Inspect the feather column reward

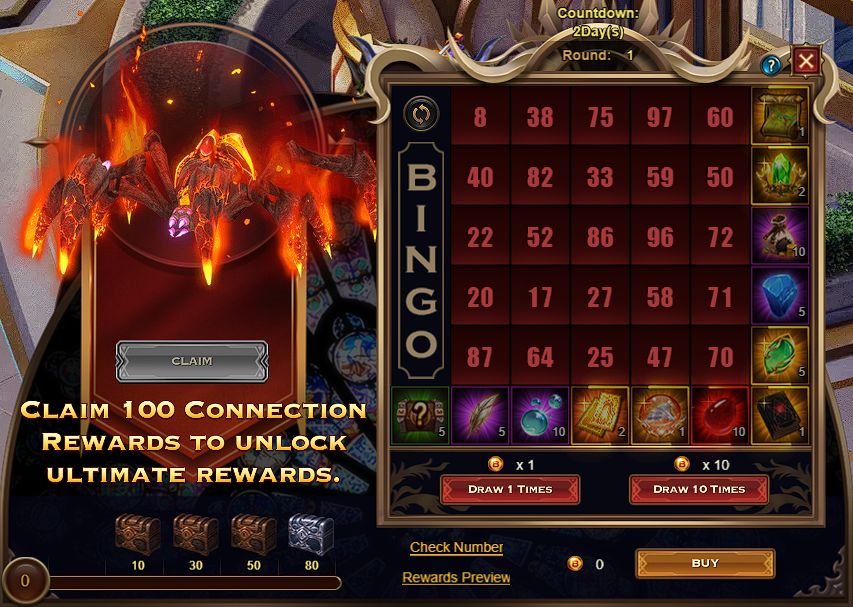click(480, 416)
